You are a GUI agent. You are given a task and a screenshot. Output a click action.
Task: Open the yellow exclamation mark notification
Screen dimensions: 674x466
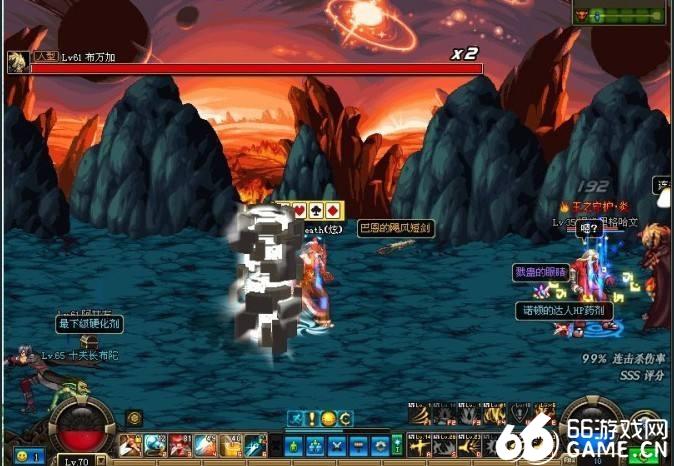pos(312,418)
